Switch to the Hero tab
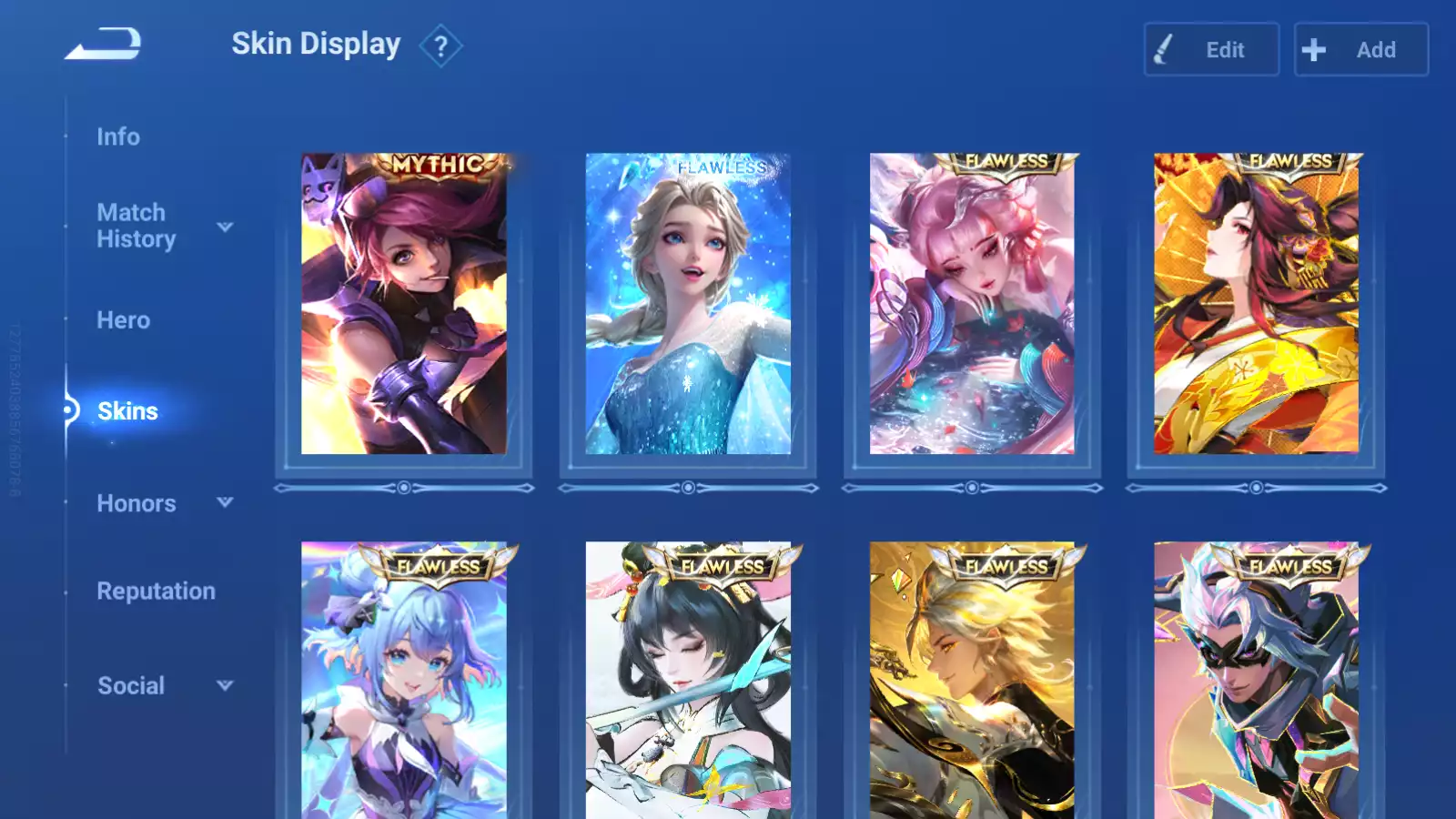The height and width of the screenshot is (819, 1456). (123, 320)
